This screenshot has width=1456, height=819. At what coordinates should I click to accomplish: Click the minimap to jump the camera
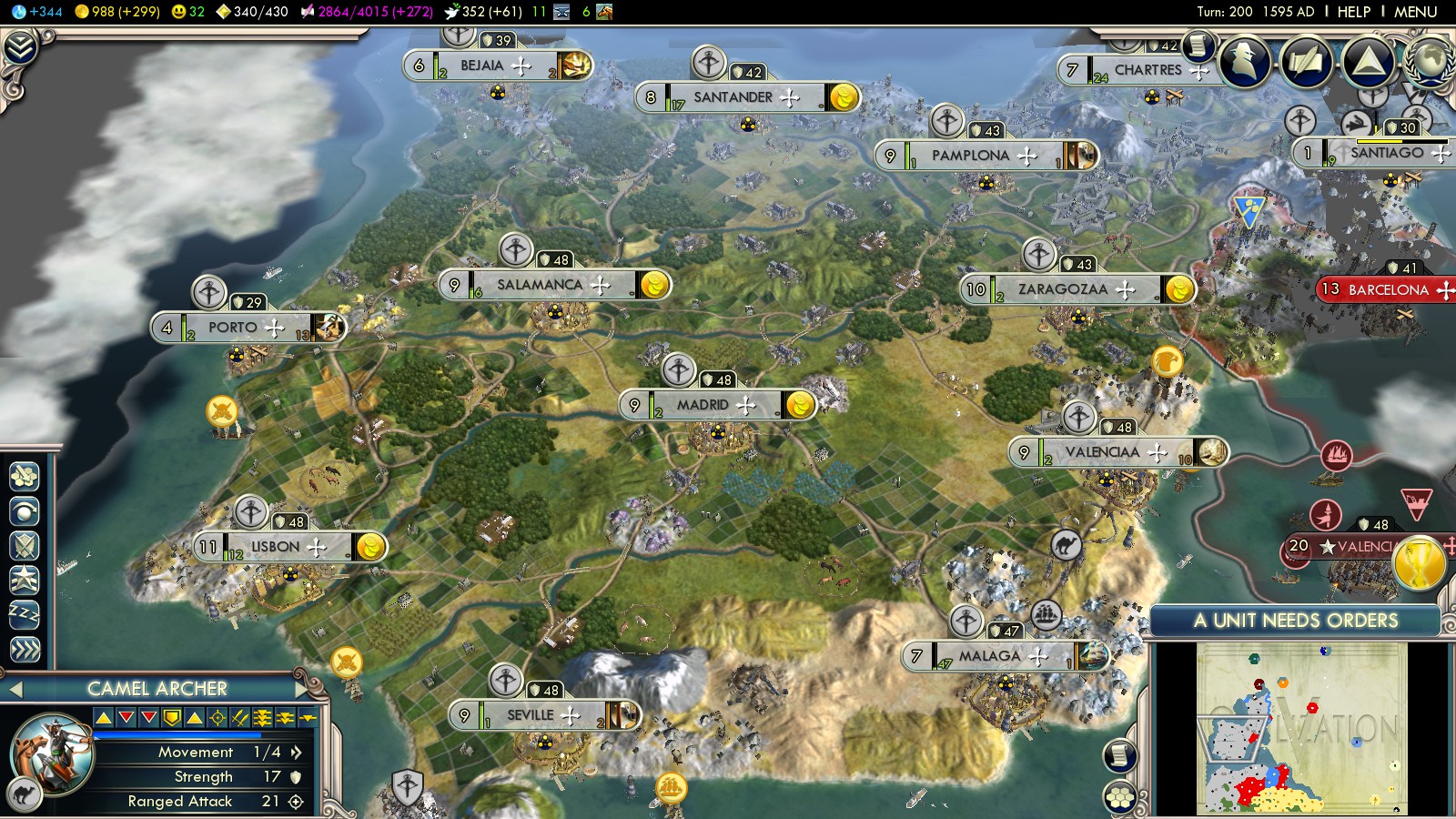tap(1301, 728)
